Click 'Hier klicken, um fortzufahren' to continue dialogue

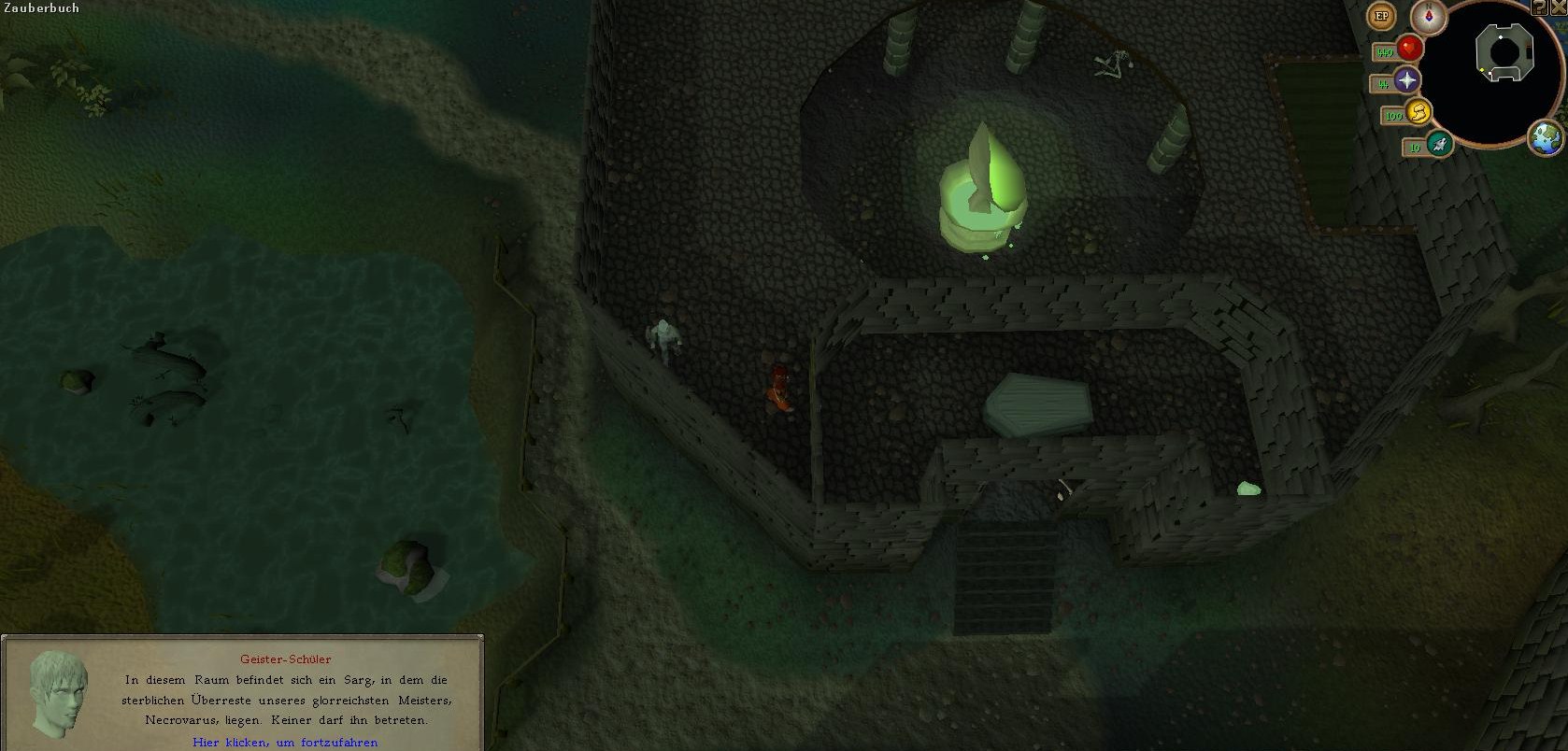point(285,742)
